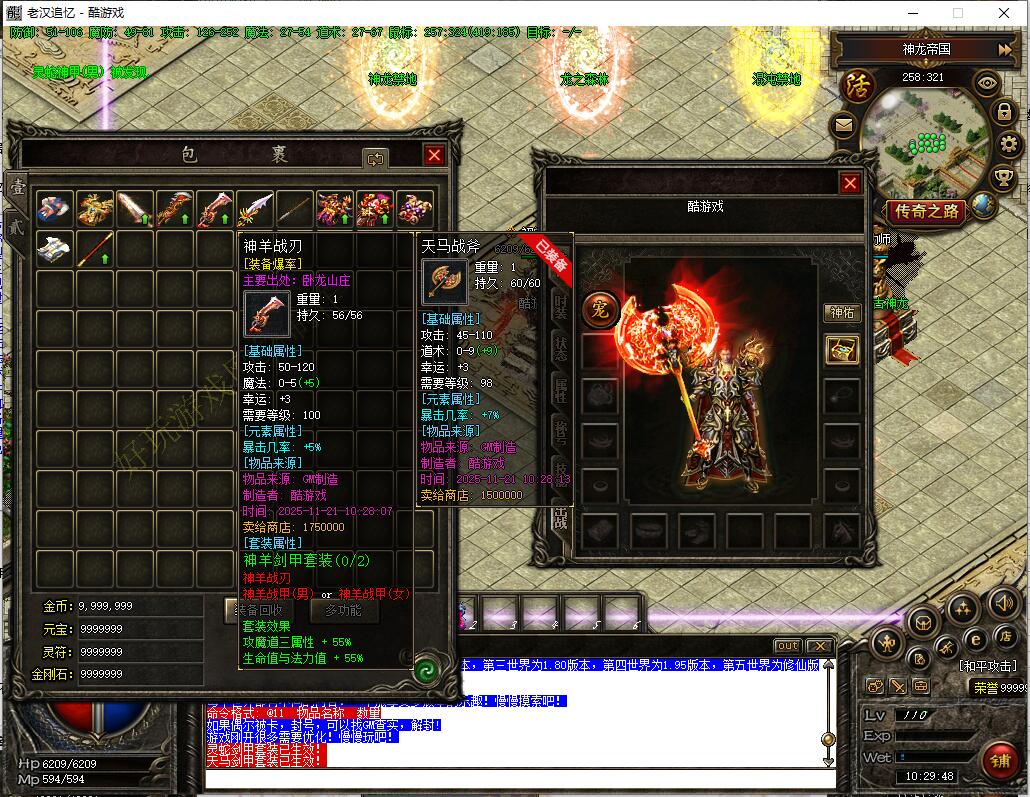Switch to bag page 贰 tab

[17, 225]
